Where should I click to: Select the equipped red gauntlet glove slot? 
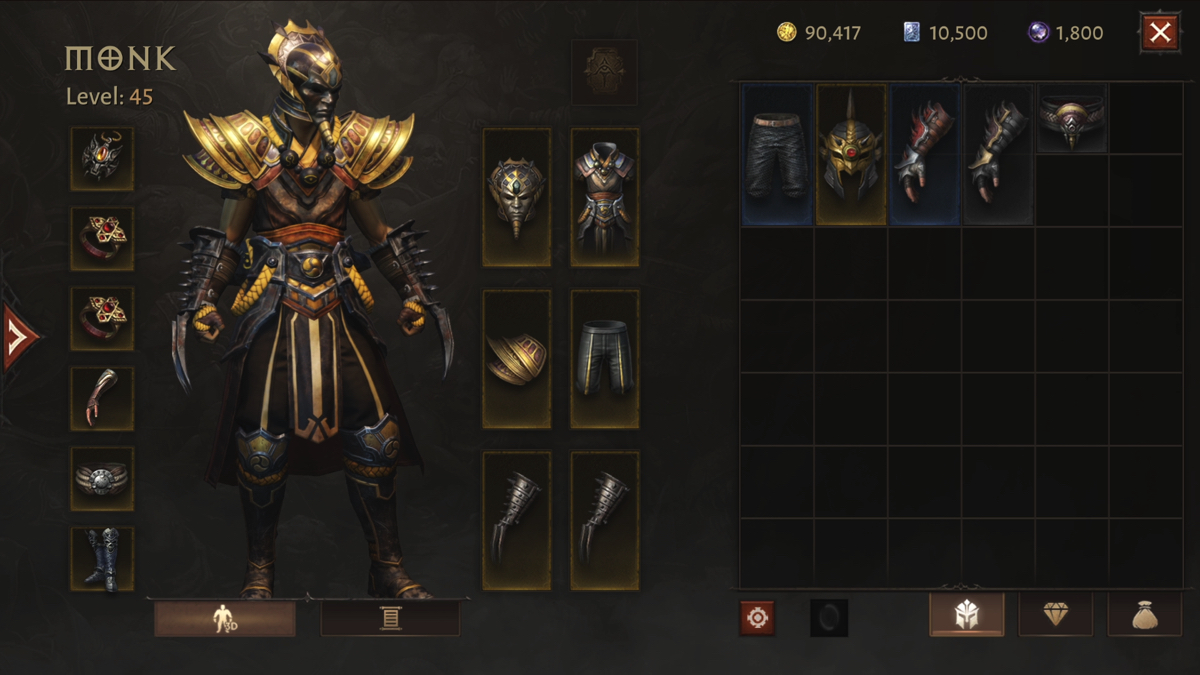click(102, 398)
